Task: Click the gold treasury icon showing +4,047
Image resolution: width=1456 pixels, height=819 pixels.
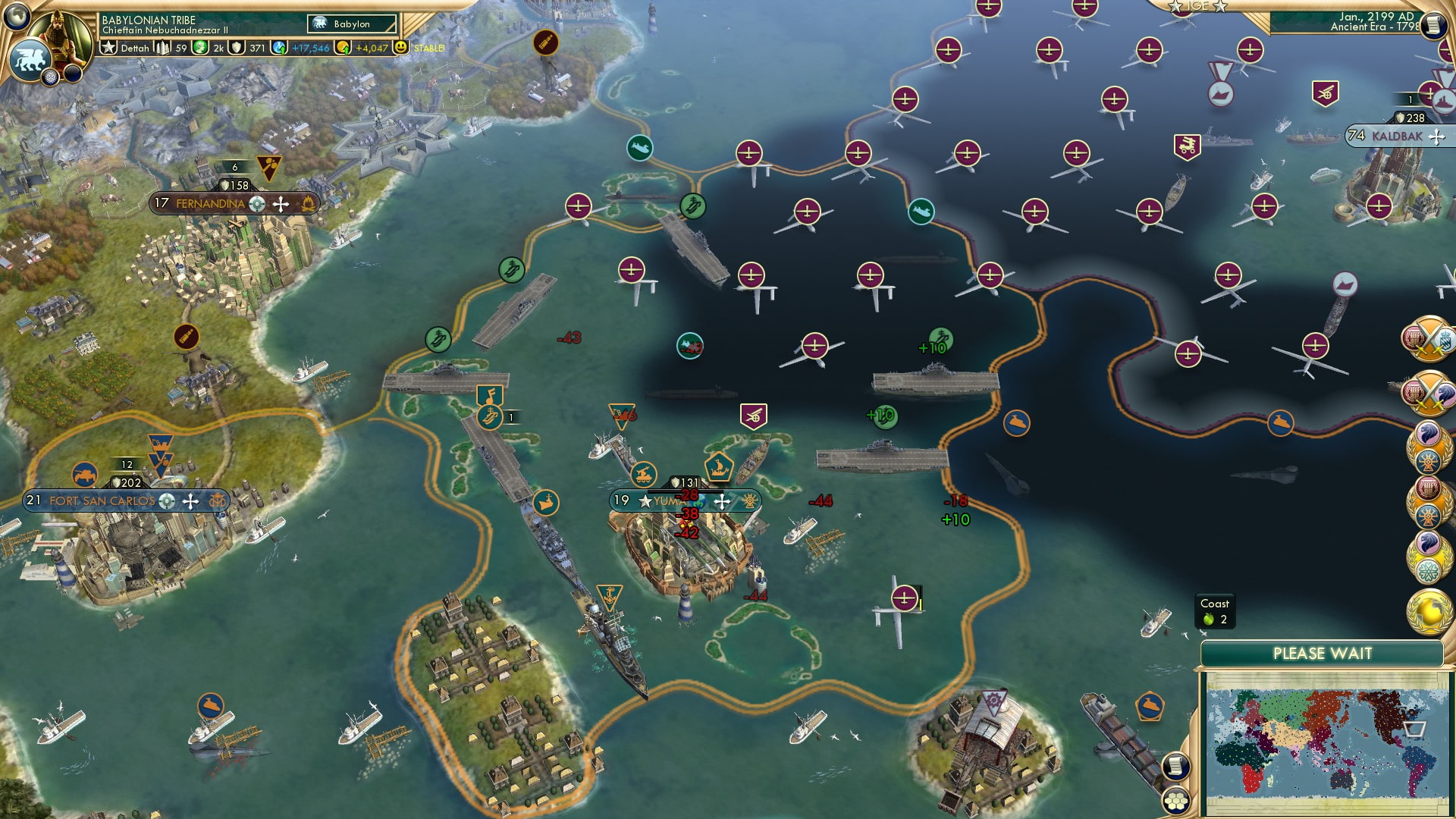Action: (x=344, y=47)
